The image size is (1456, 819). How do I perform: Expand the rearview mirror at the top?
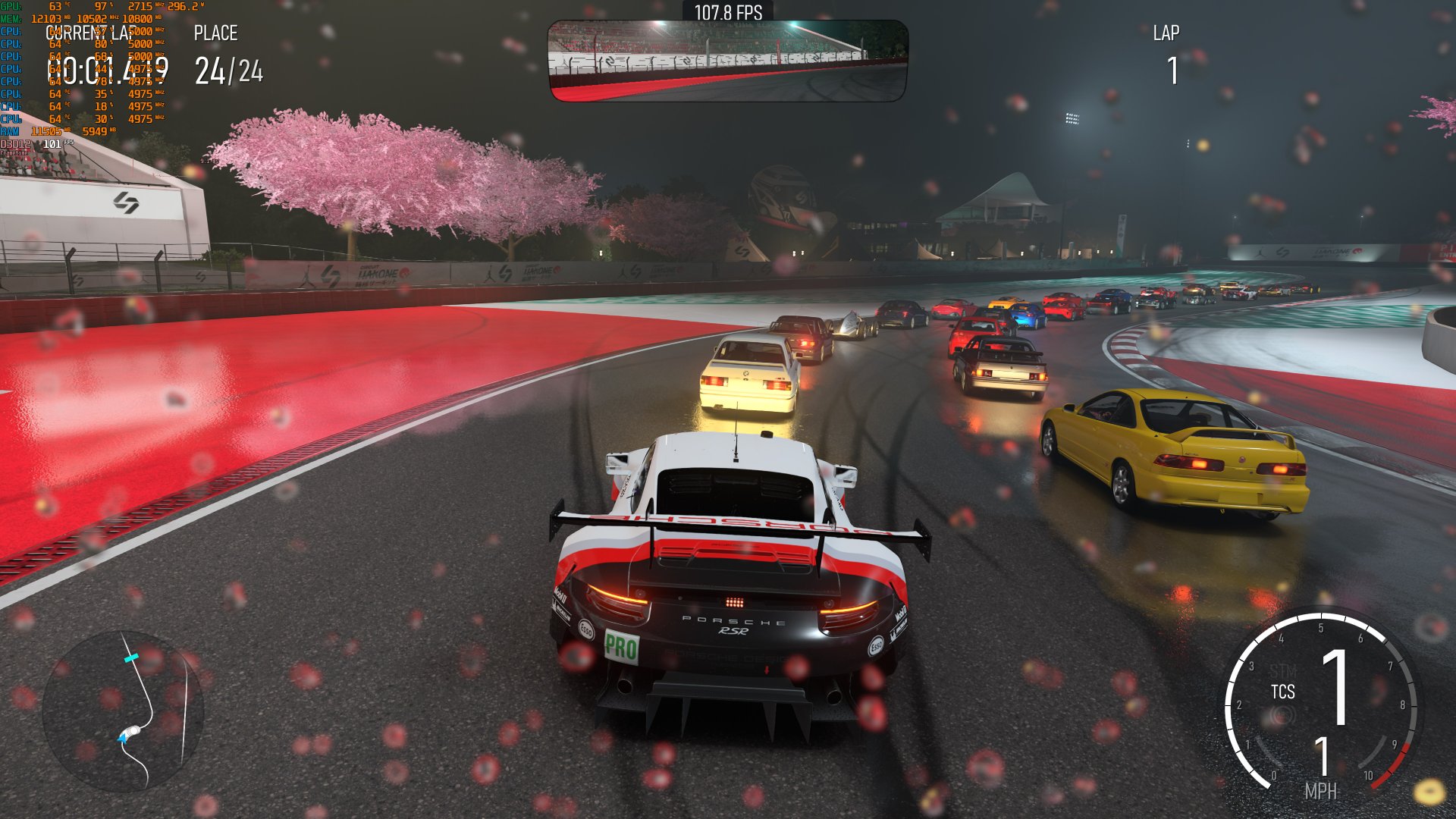tap(728, 62)
